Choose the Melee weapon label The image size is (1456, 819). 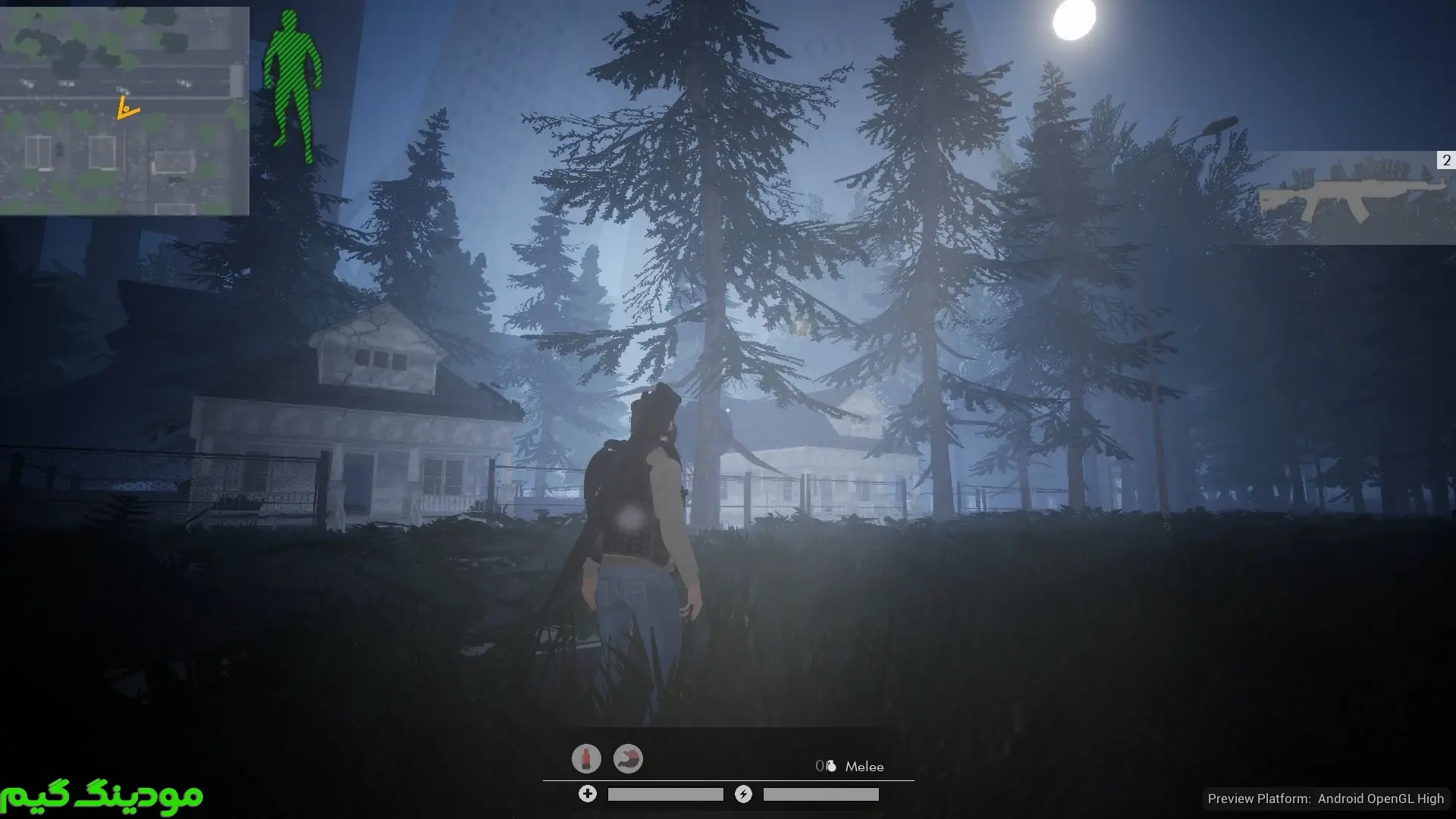(864, 767)
